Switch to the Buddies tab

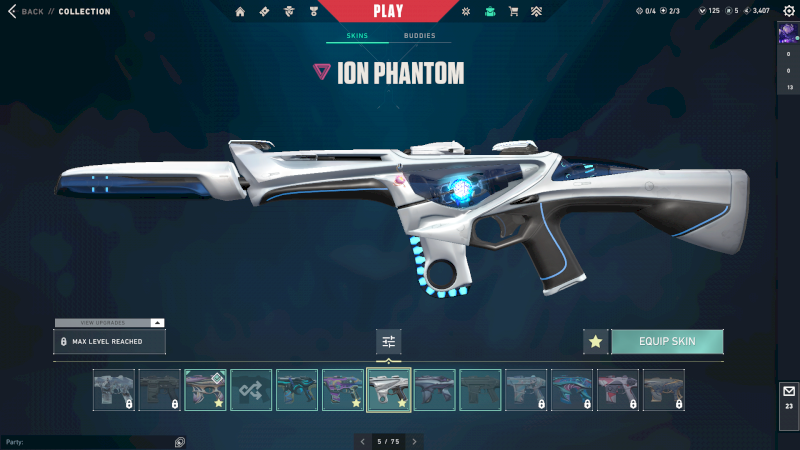[419, 36]
